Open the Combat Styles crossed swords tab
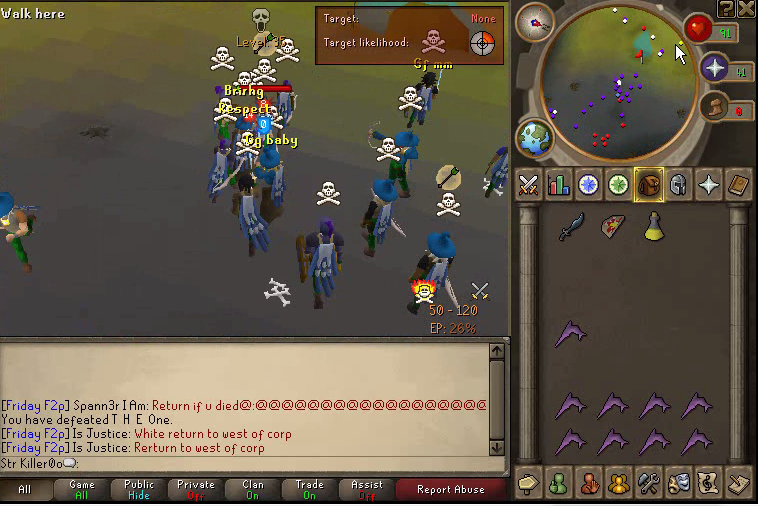The image size is (759, 506). (x=529, y=185)
